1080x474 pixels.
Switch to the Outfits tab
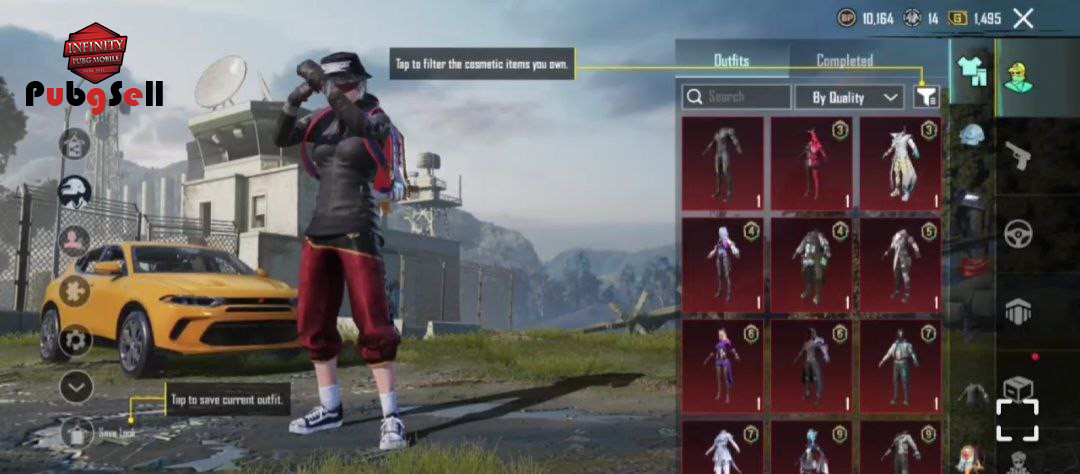(x=731, y=60)
